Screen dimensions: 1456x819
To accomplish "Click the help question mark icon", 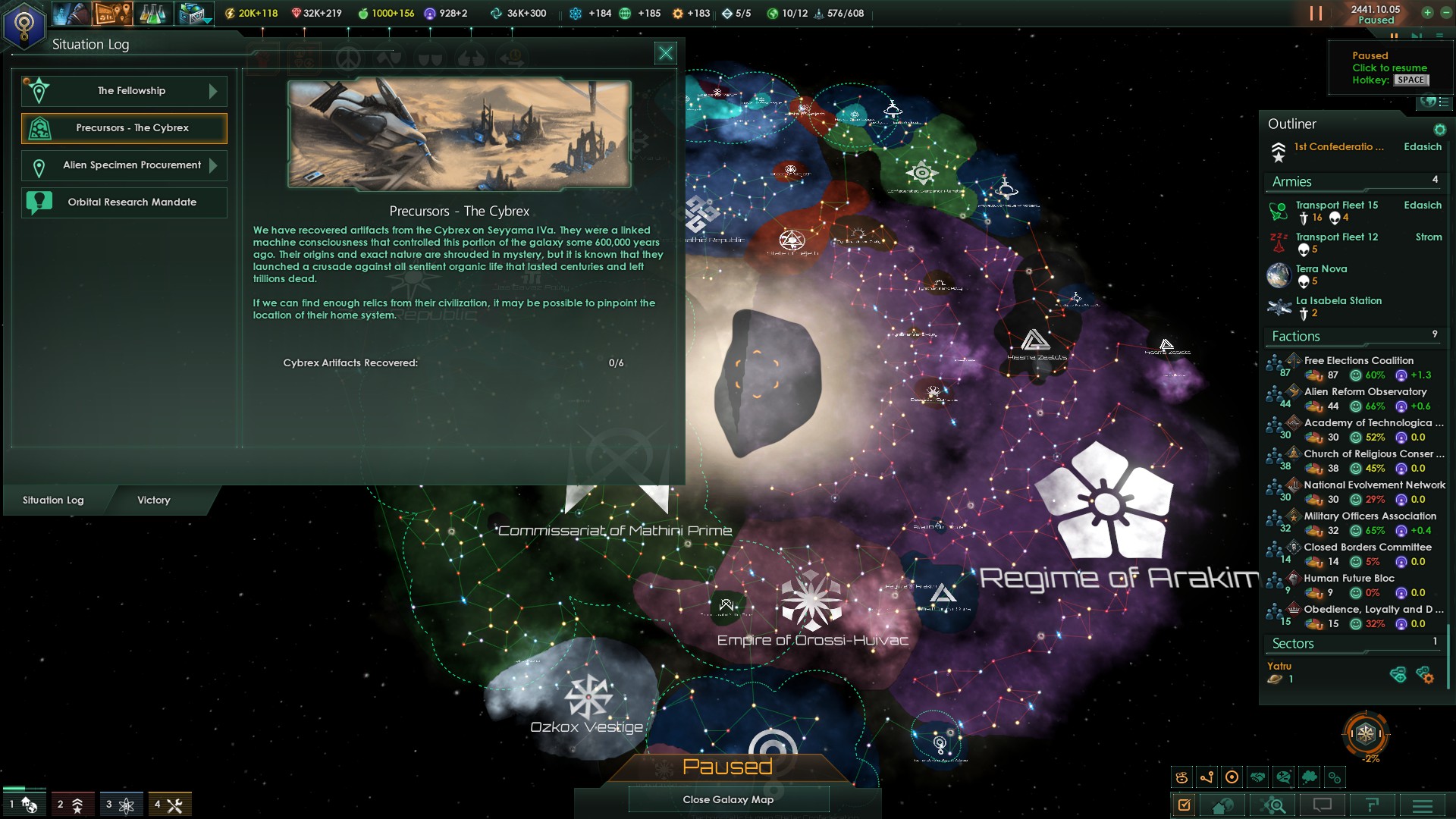I will (1374, 804).
